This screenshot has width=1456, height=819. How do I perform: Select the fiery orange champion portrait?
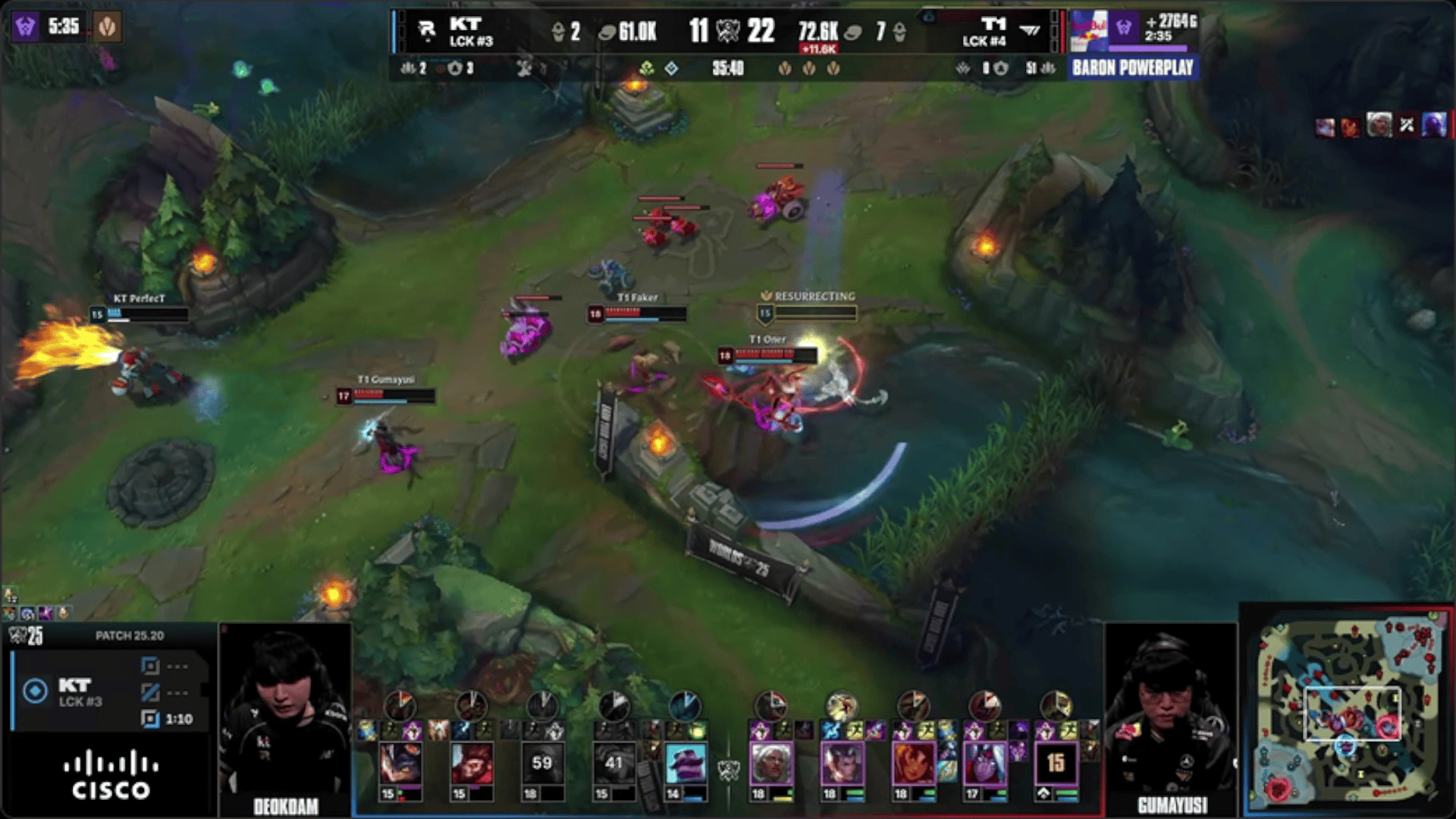(x=914, y=763)
